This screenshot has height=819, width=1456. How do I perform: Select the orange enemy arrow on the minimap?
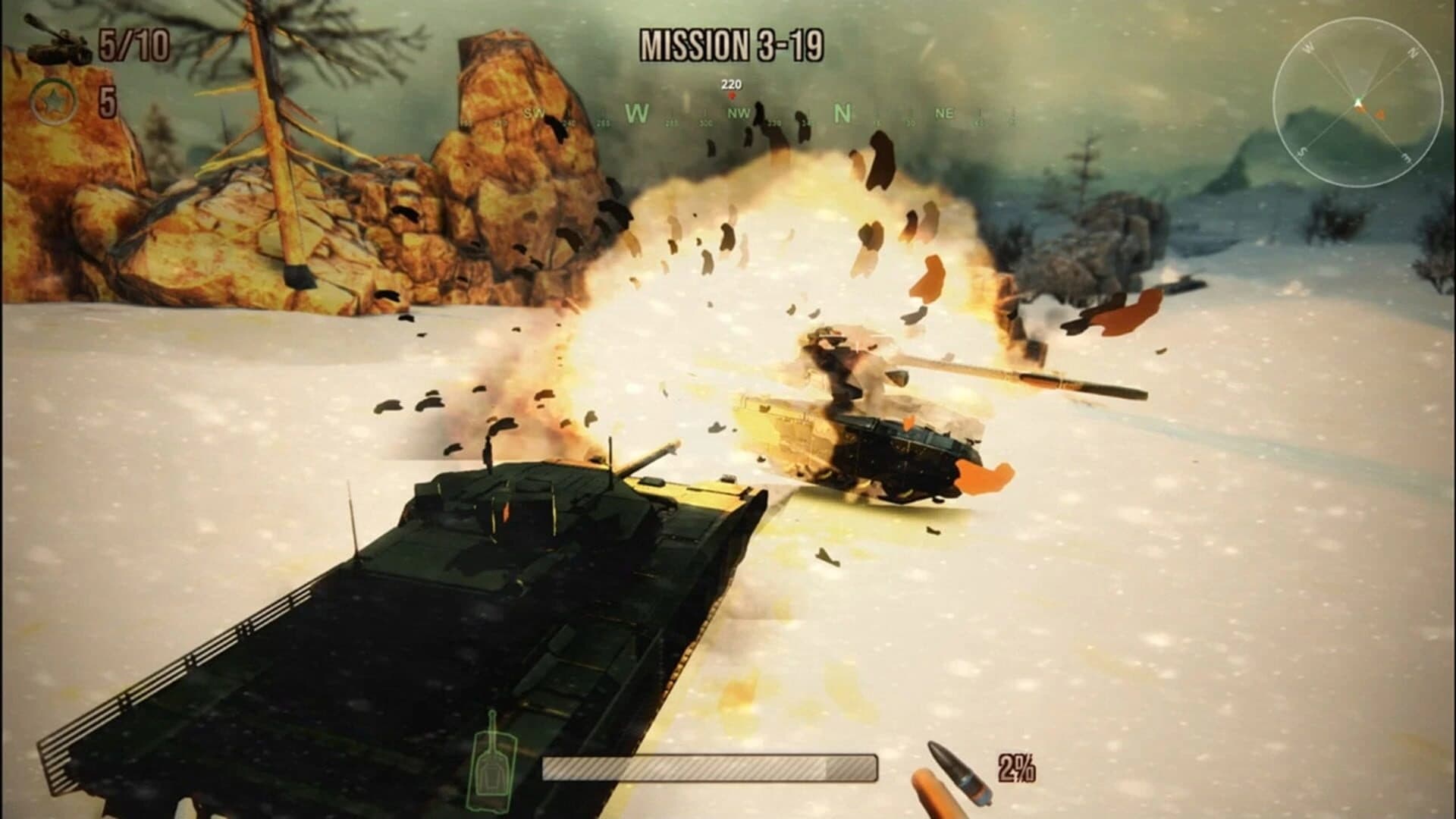[1380, 115]
